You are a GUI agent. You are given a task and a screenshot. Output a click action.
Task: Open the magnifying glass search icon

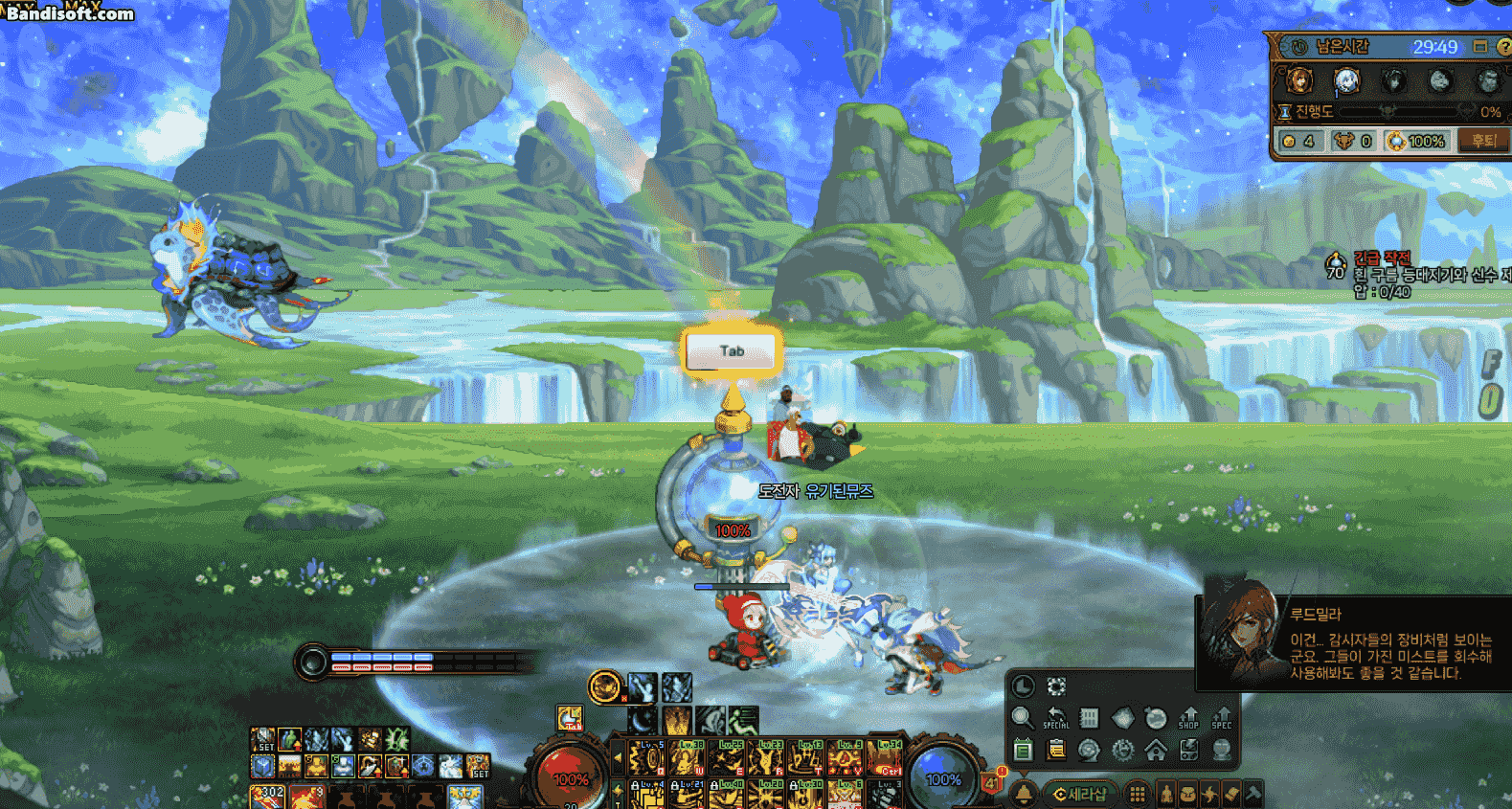[x=1022, y=718]
